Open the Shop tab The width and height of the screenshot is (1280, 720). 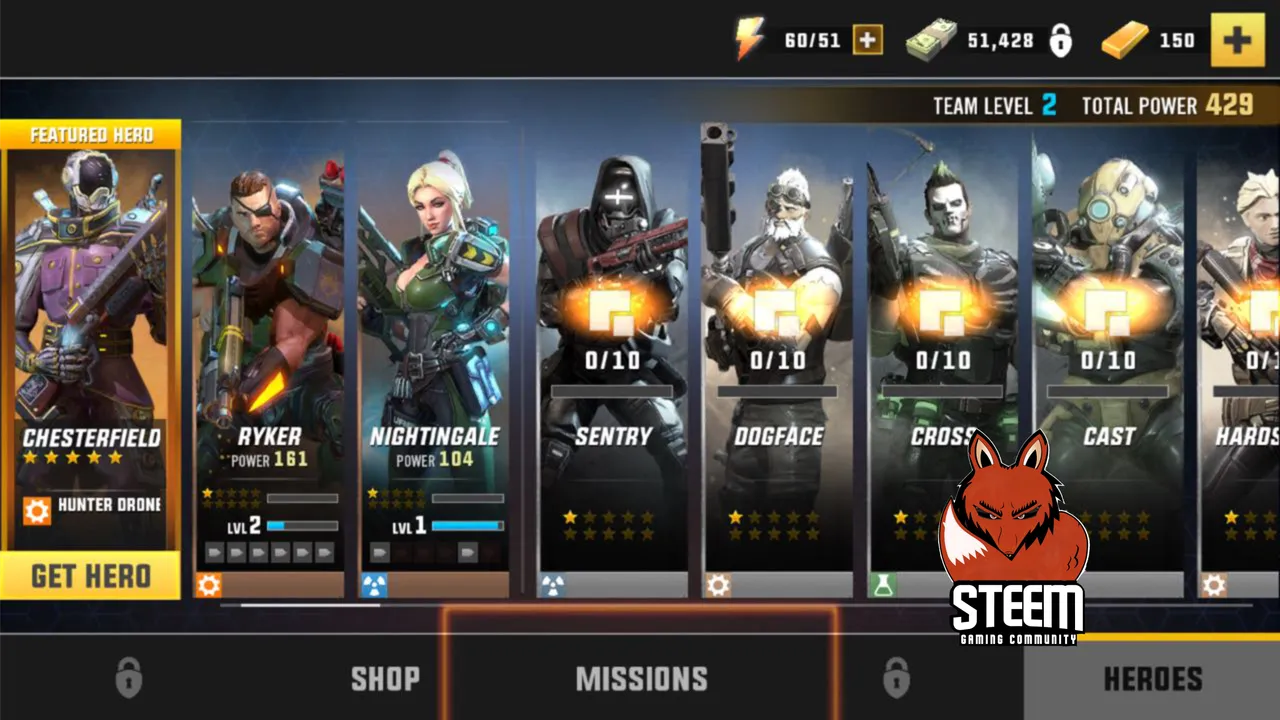385,679
